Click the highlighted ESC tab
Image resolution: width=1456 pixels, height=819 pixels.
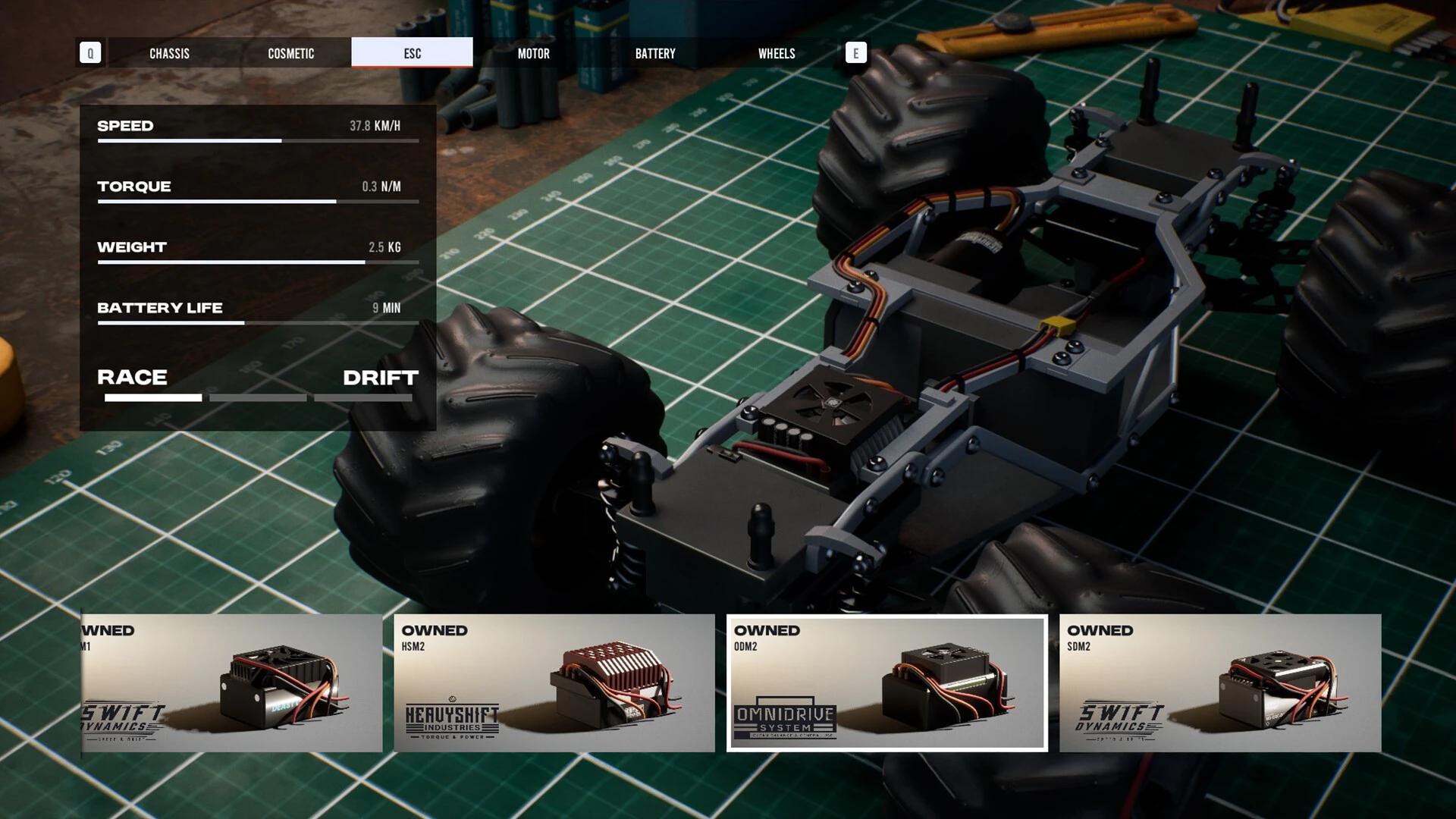(x=412, y=53)
